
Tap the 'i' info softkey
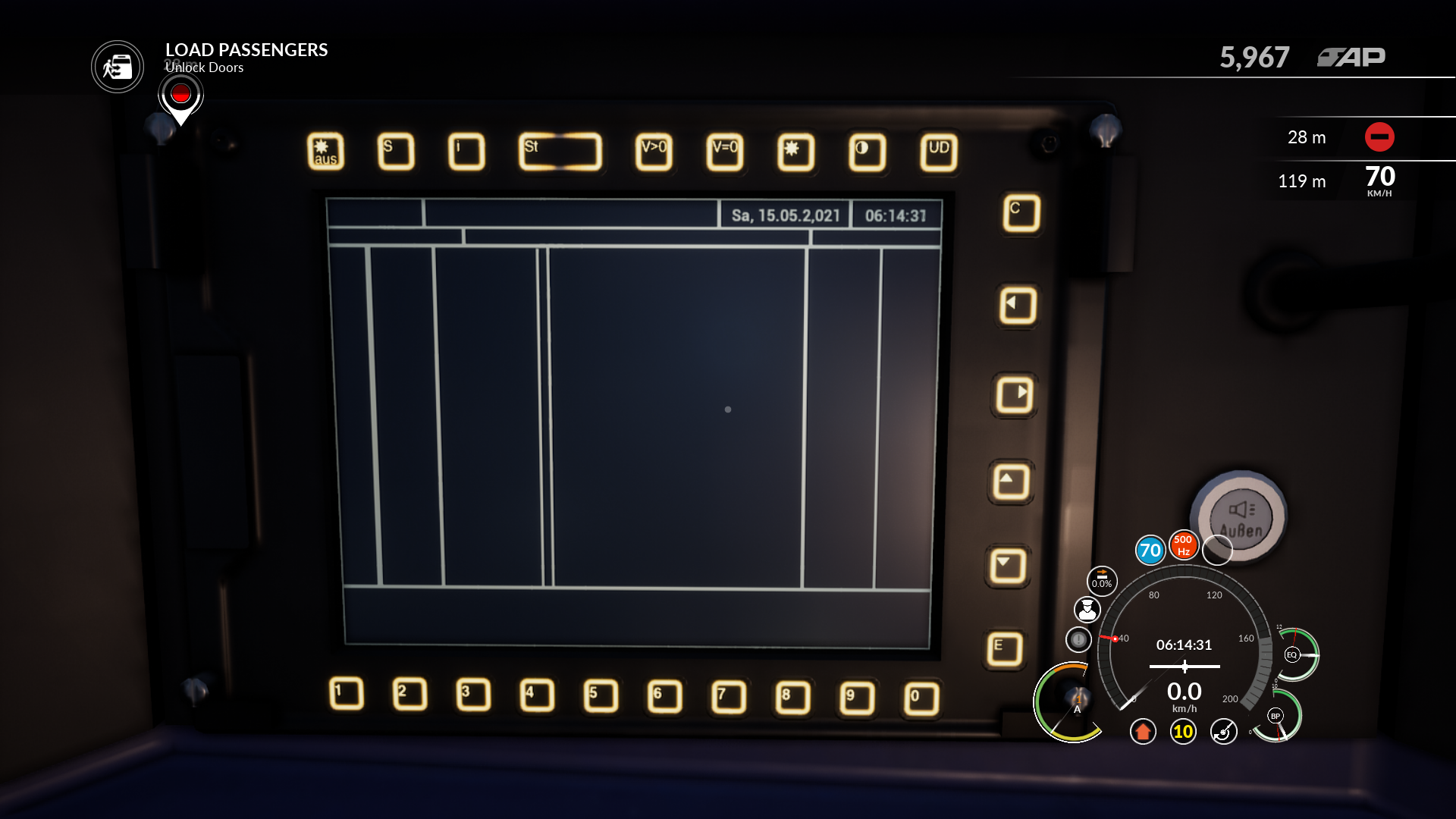466,151
